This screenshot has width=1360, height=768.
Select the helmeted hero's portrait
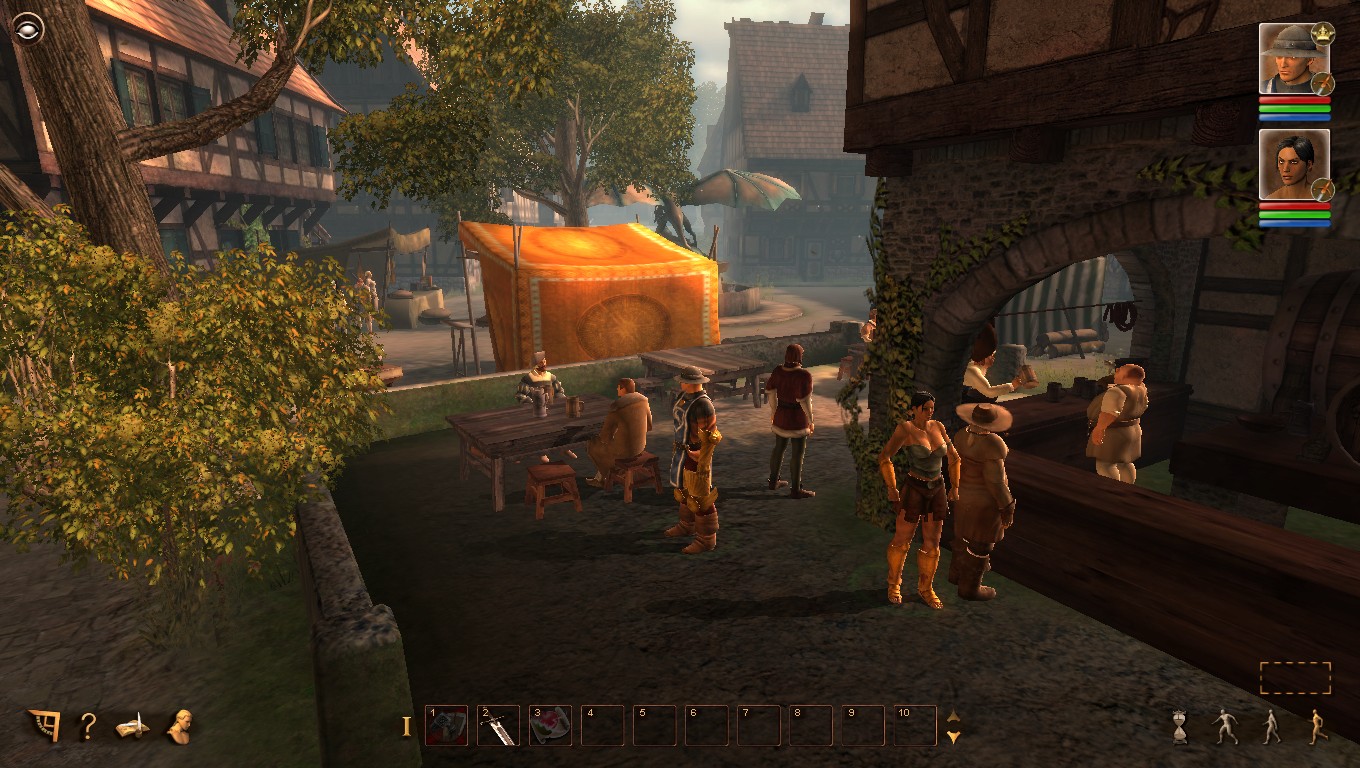[x=1290, y=62]
